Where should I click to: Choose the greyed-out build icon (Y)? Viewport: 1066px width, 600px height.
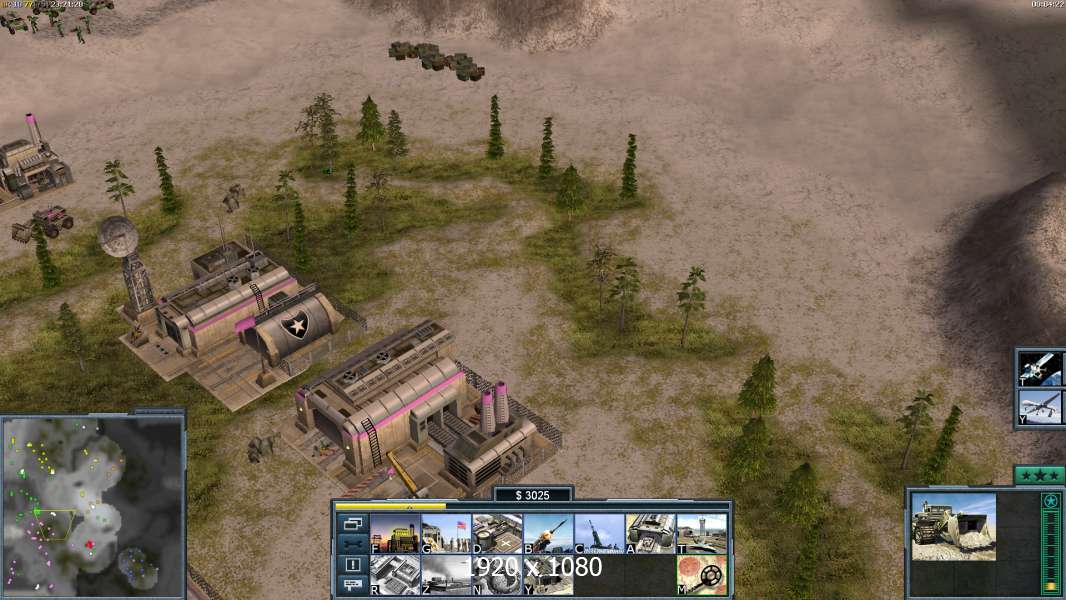[x=548, y=575]
